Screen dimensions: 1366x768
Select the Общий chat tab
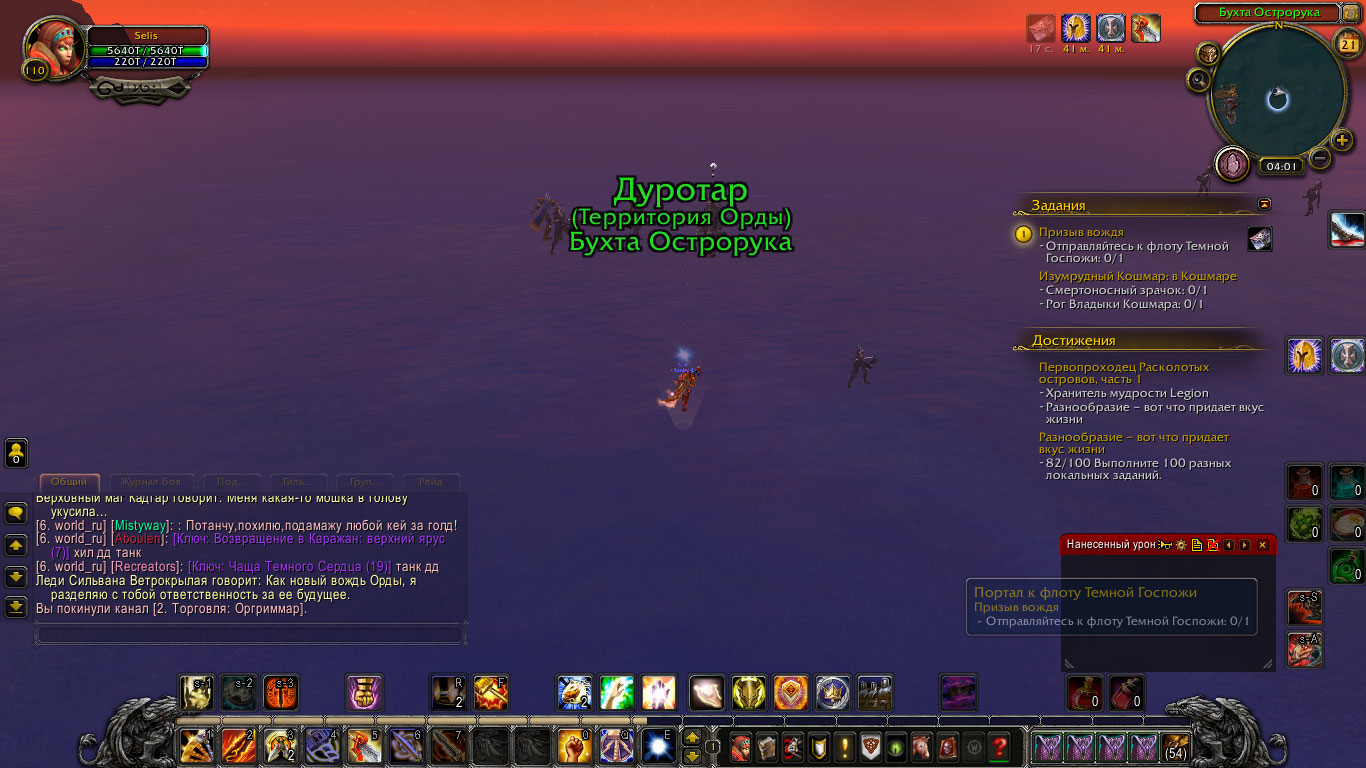[69, 482]
